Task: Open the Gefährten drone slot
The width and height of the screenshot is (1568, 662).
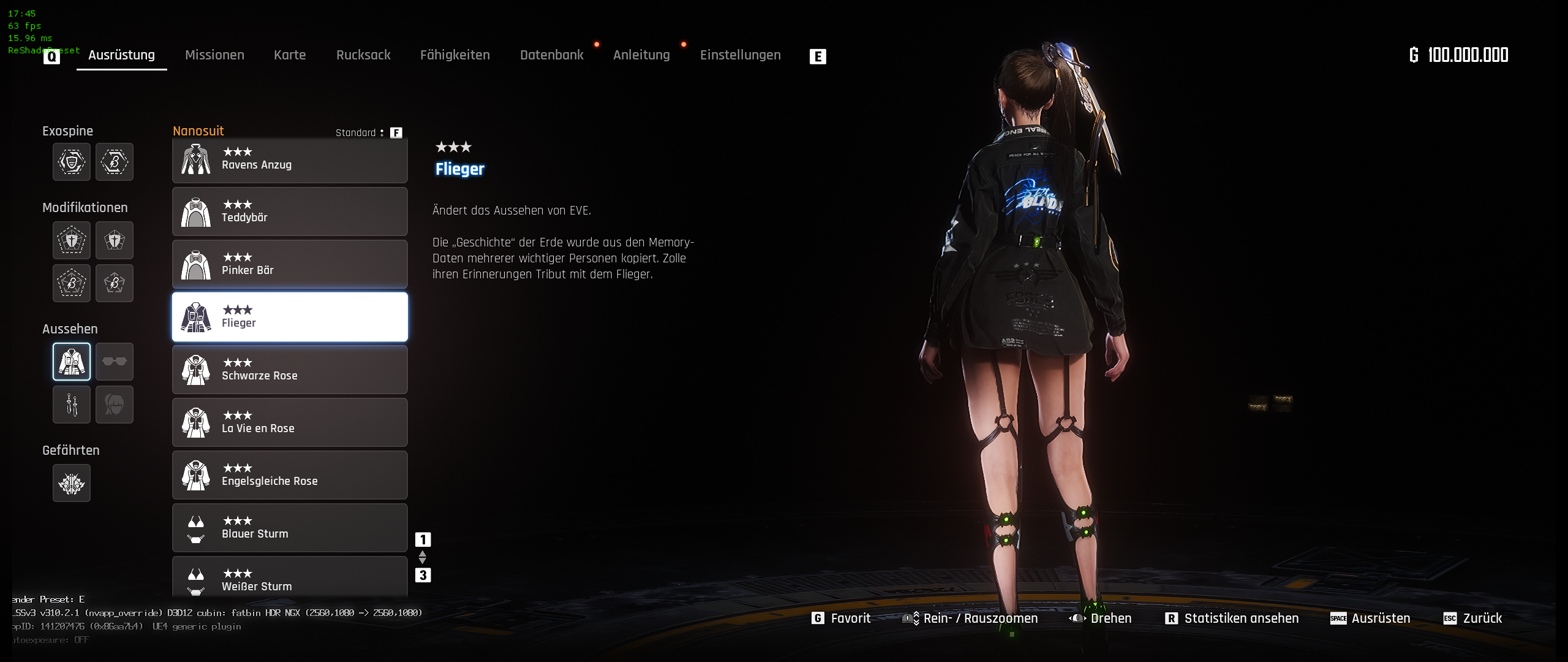Action: tap(72, 483)
